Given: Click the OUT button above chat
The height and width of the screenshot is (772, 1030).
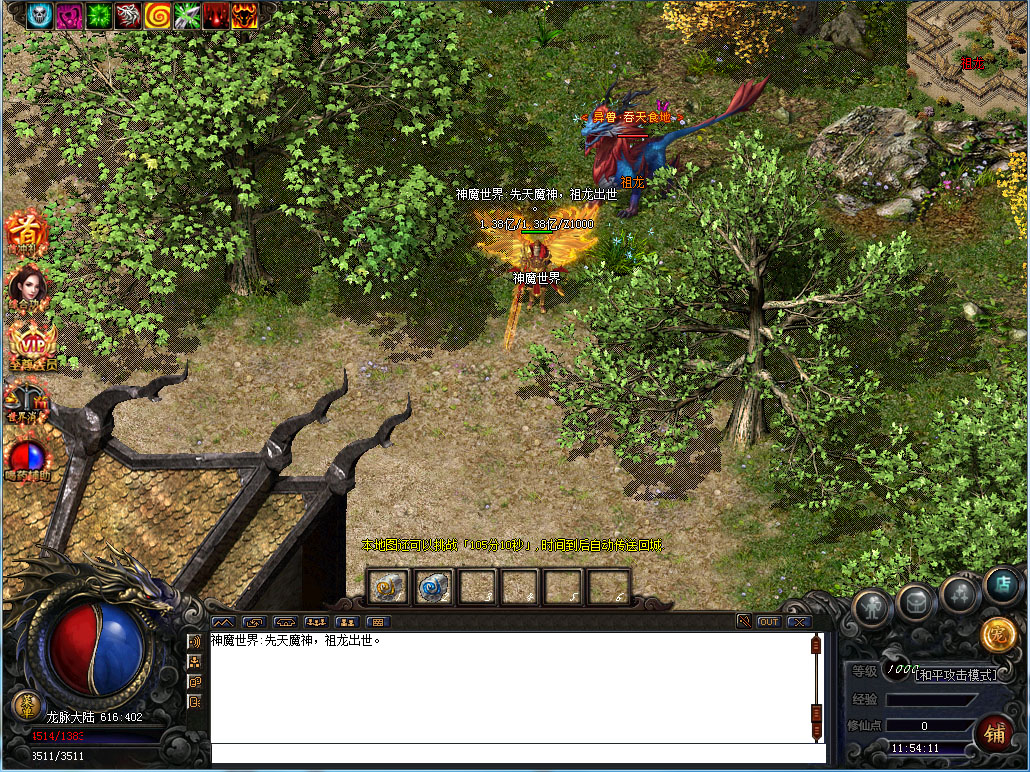Looking at the screenshot, I should (768, 621).
